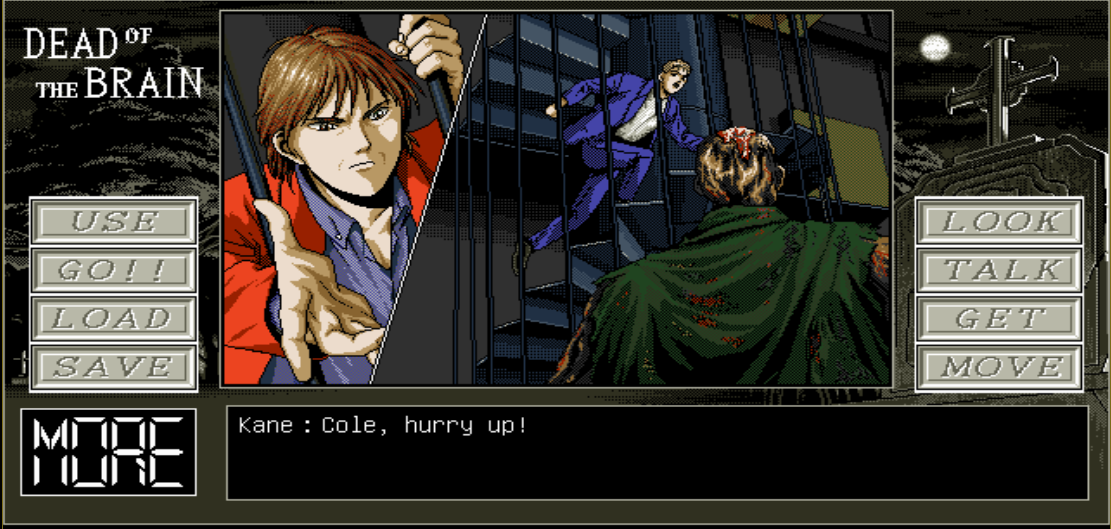Image resolution: width=1111 pixels, height=529 pixels.
Task: Select the TALK command button
Action: coord(999,270)
